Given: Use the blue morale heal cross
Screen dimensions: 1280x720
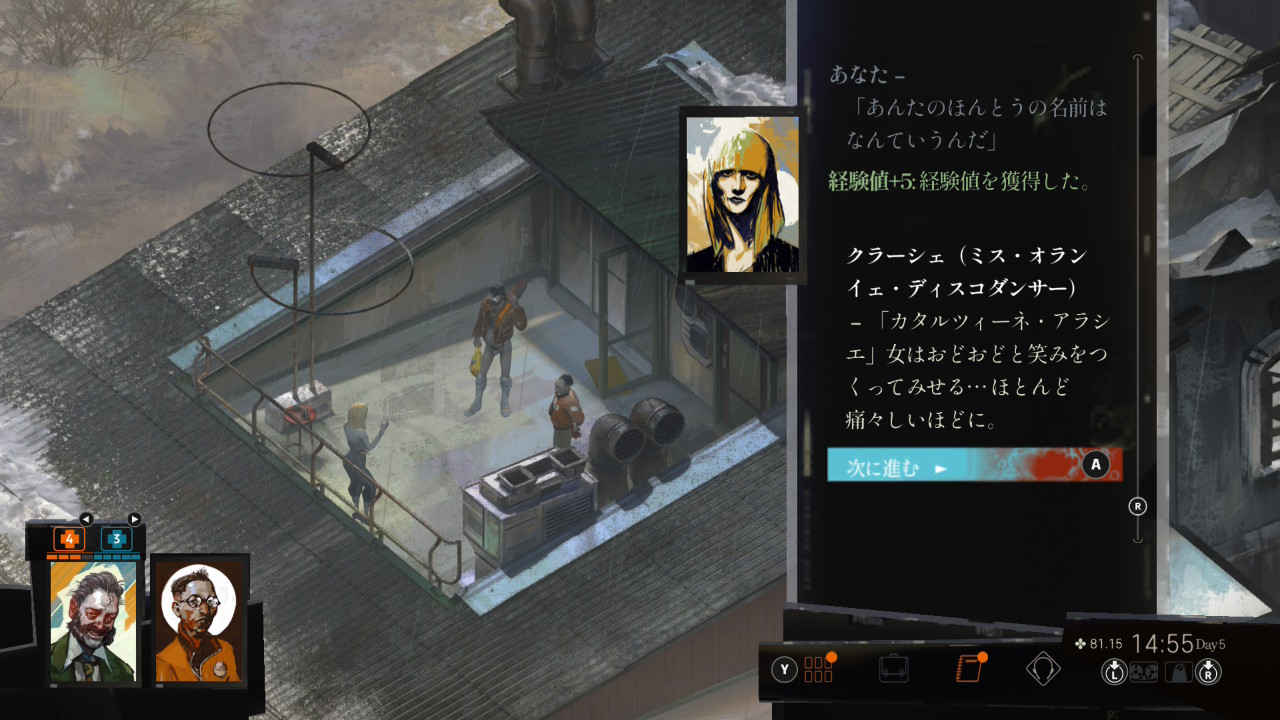Looking at the screenshot, I should coord(116,539).
